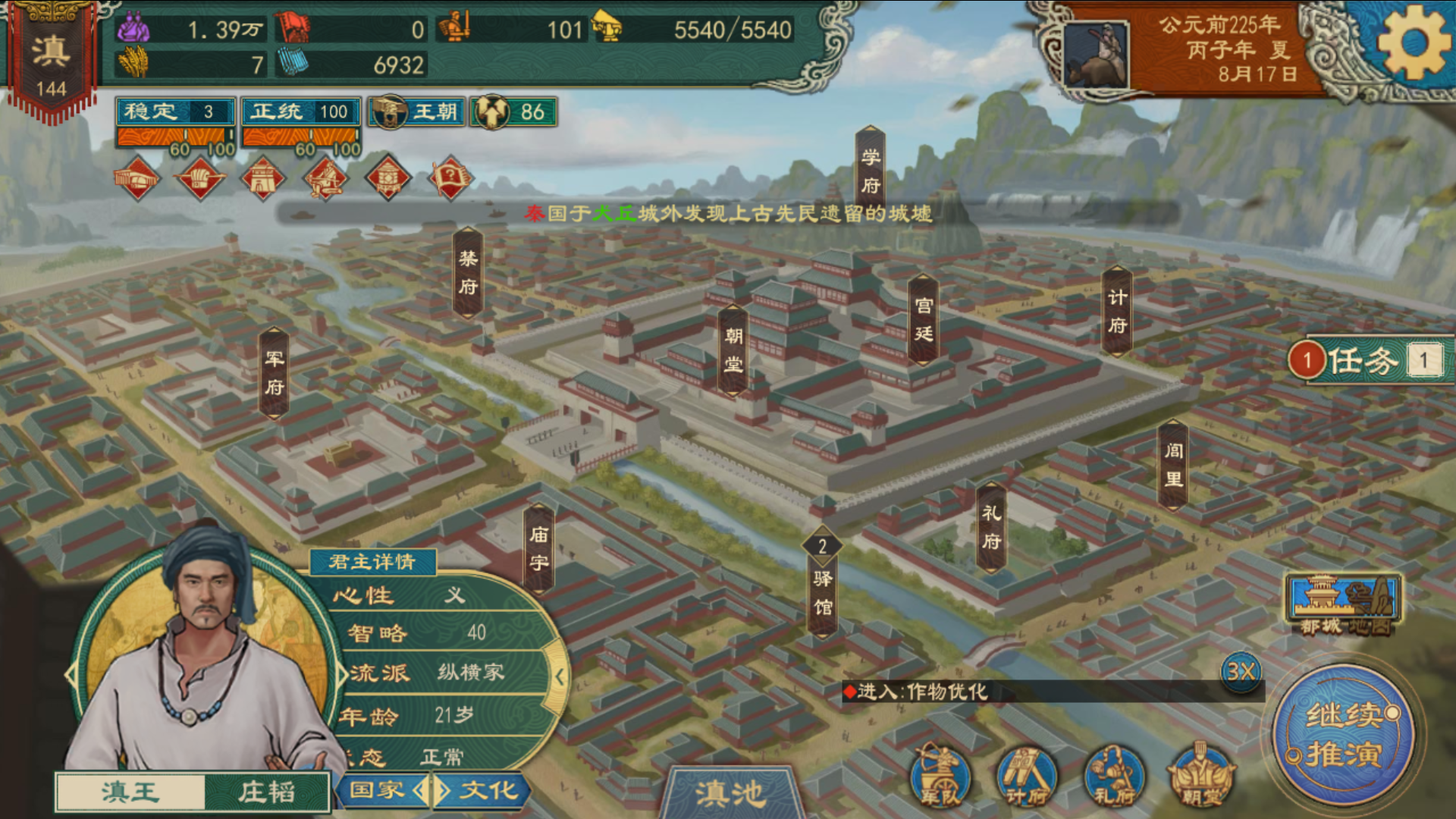
Task: Open the 军府 military office label
Action: coord(274,372)
